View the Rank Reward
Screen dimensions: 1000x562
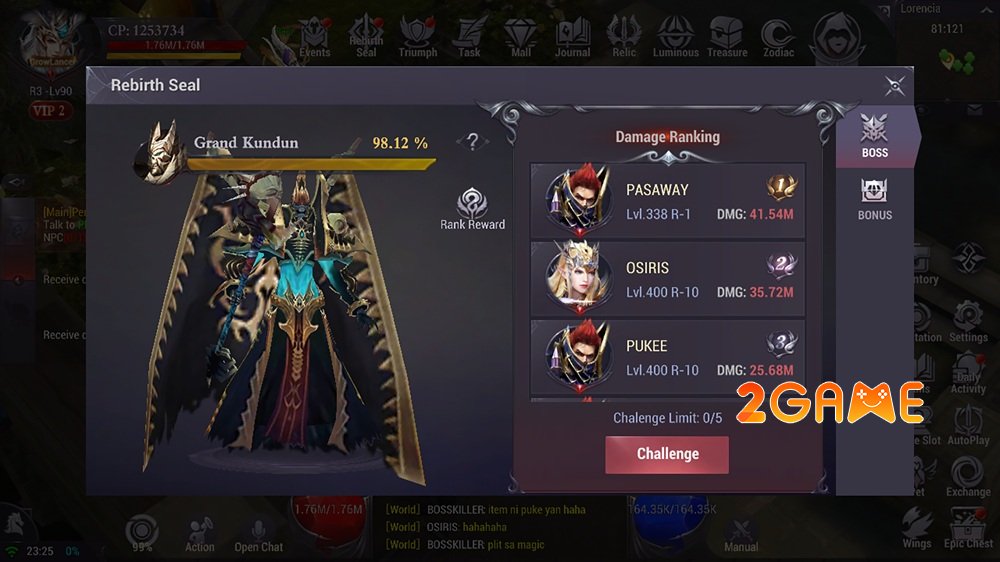click(472, 208)
